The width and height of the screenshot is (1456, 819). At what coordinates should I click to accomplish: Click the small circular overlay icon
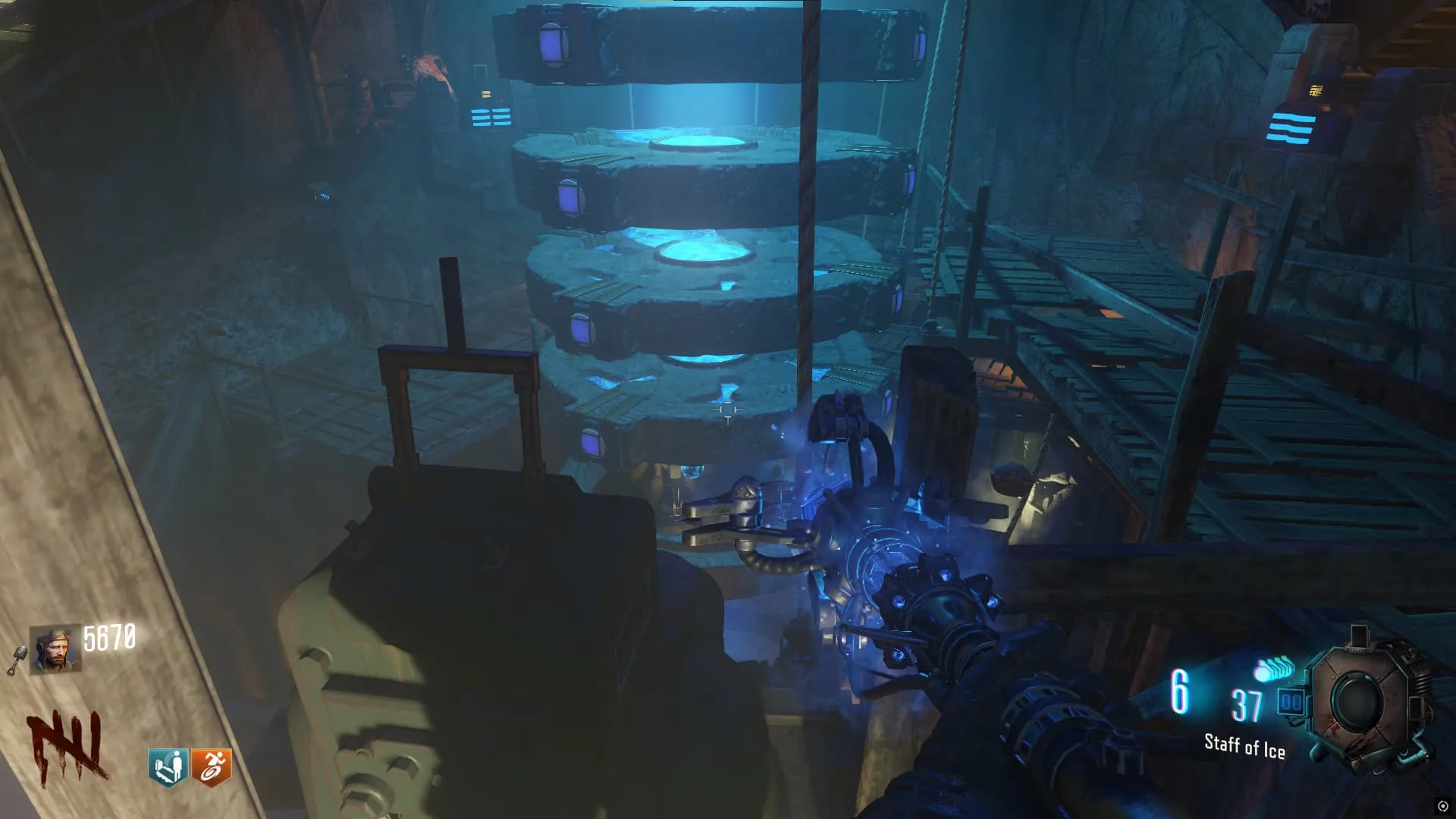1442,806
